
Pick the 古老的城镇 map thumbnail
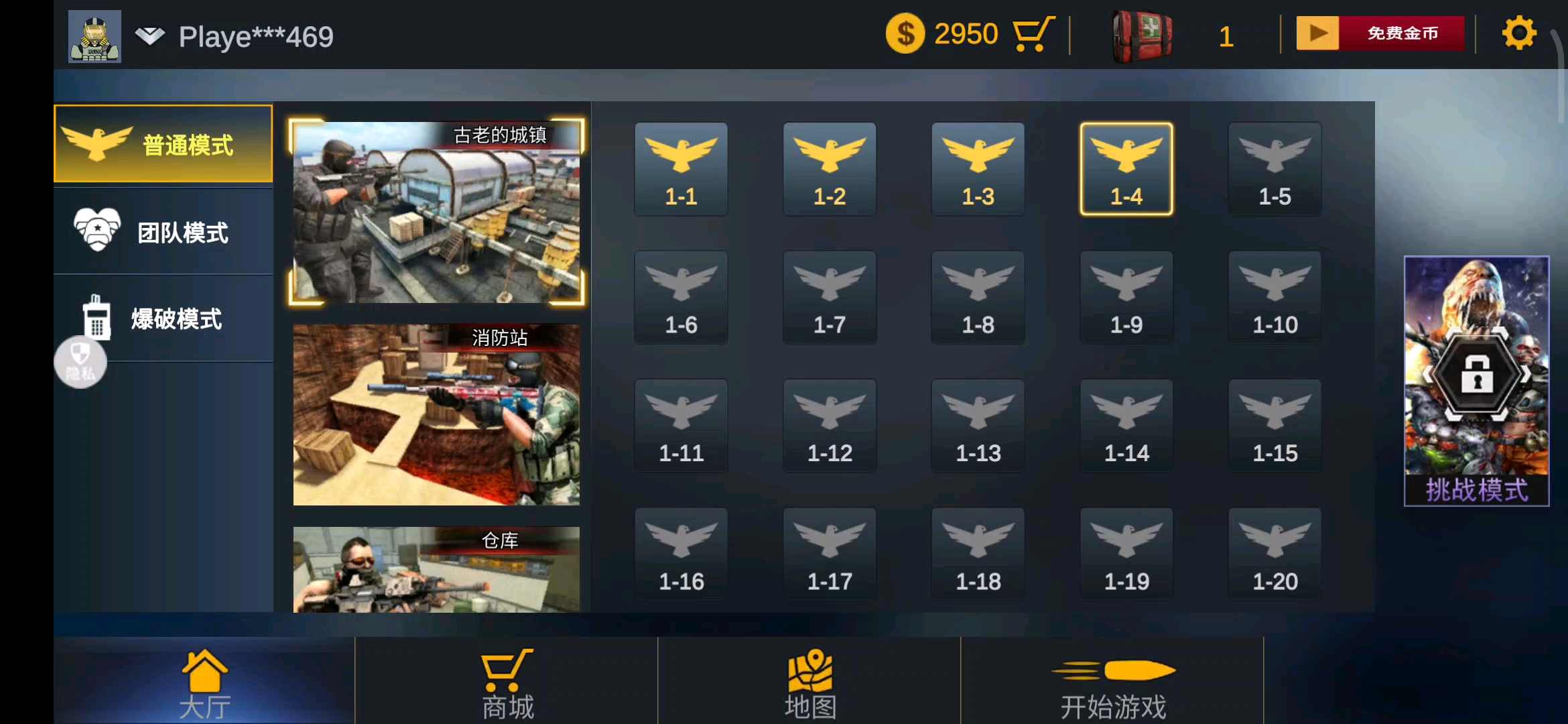(x=436, y=212)
